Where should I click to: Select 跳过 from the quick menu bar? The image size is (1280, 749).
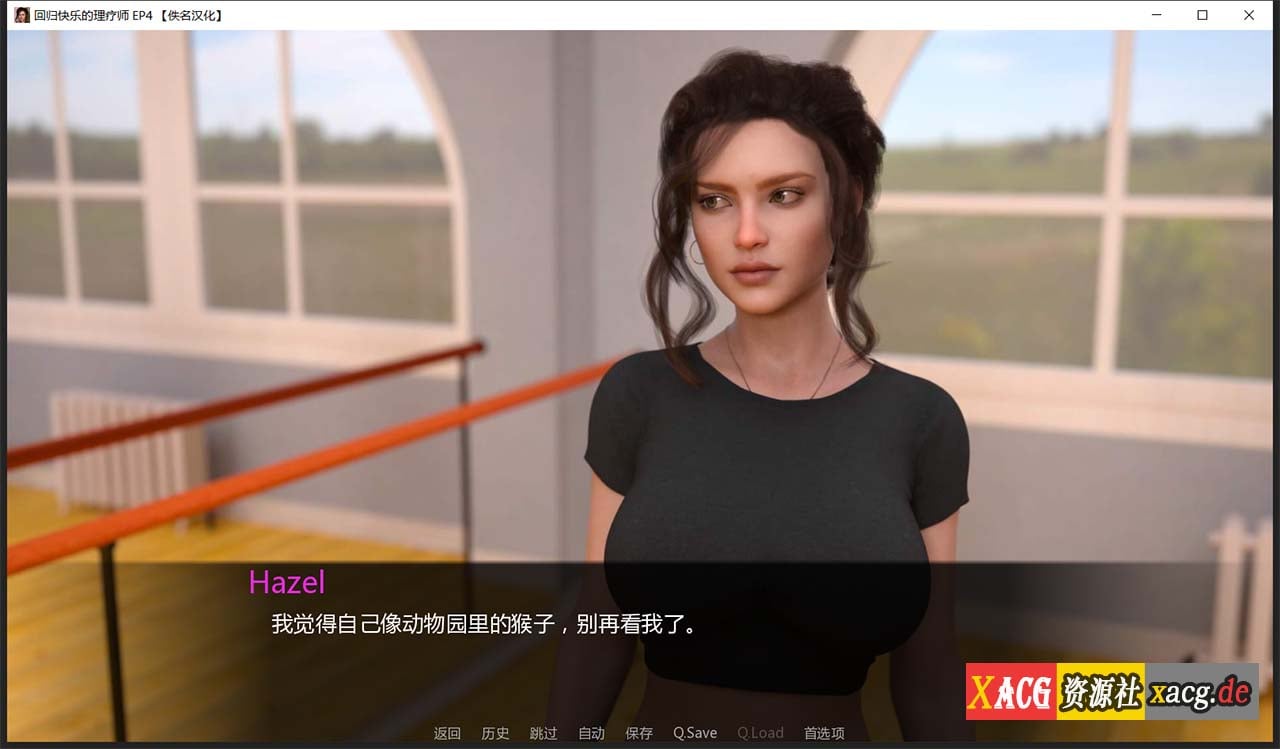(544, 733)
